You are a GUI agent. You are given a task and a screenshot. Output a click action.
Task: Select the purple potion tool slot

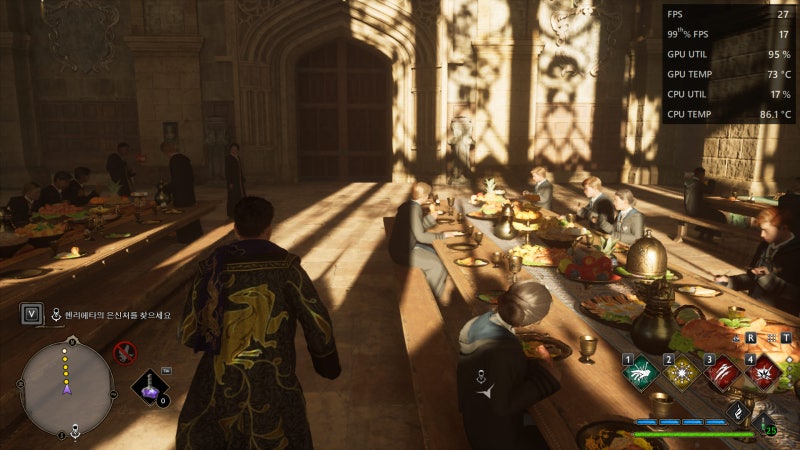[149, 387]
